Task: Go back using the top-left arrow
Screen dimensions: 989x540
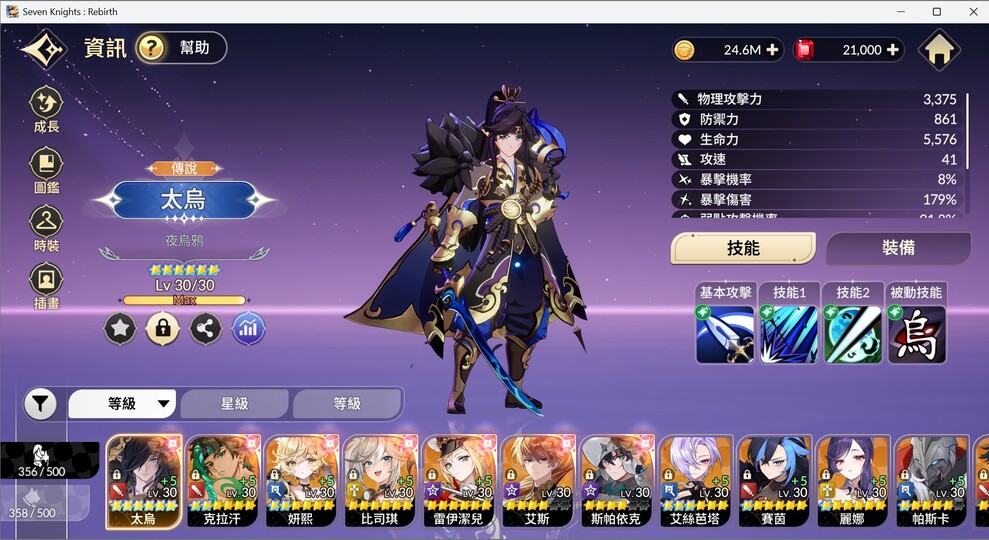Action: click(43, 49)
